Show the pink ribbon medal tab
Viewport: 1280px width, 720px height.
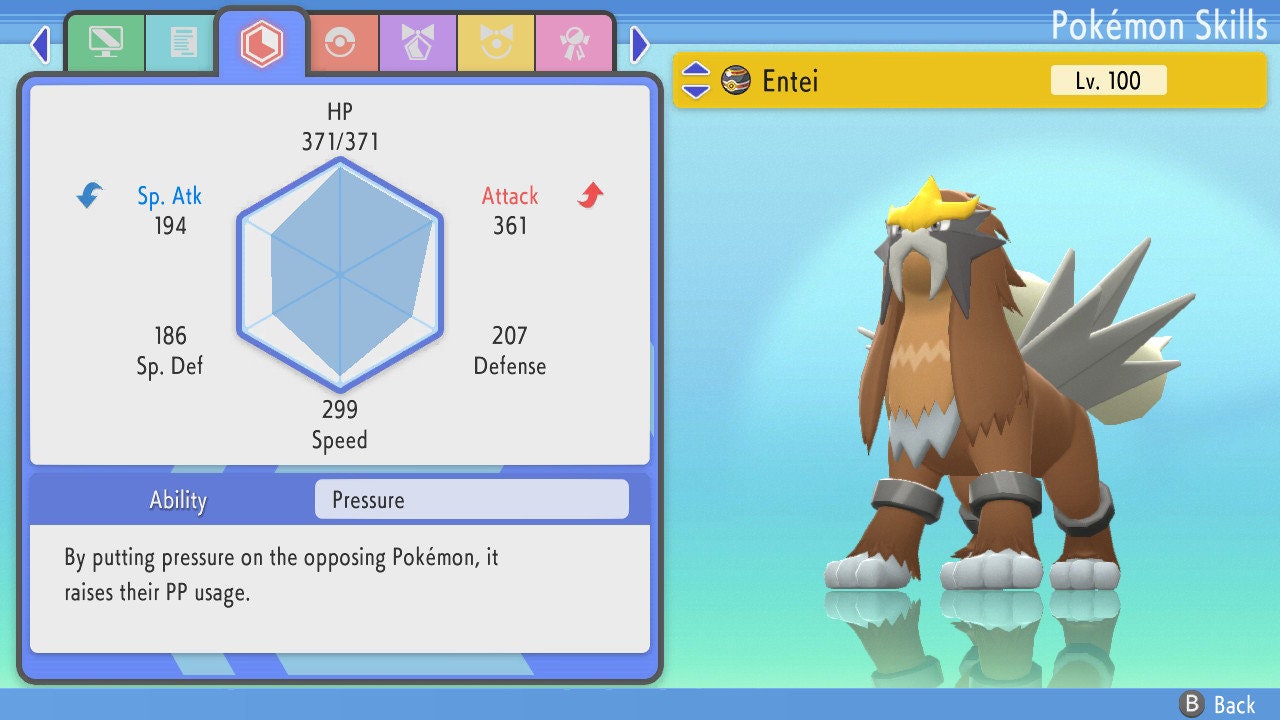pyautogui.click(x=573, y=42)
